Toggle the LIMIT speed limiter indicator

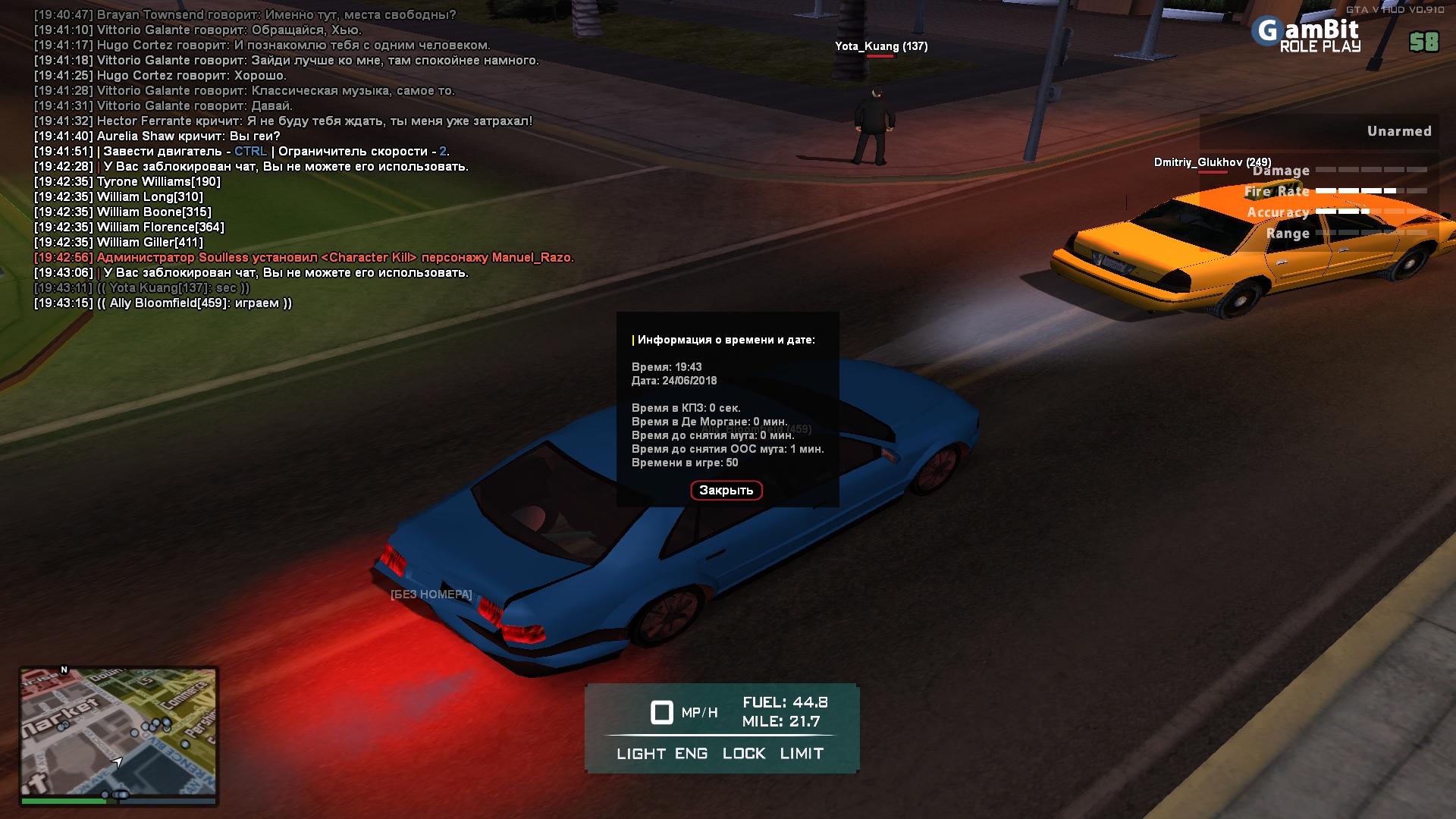pyautogui.click(x=802, y=754)
